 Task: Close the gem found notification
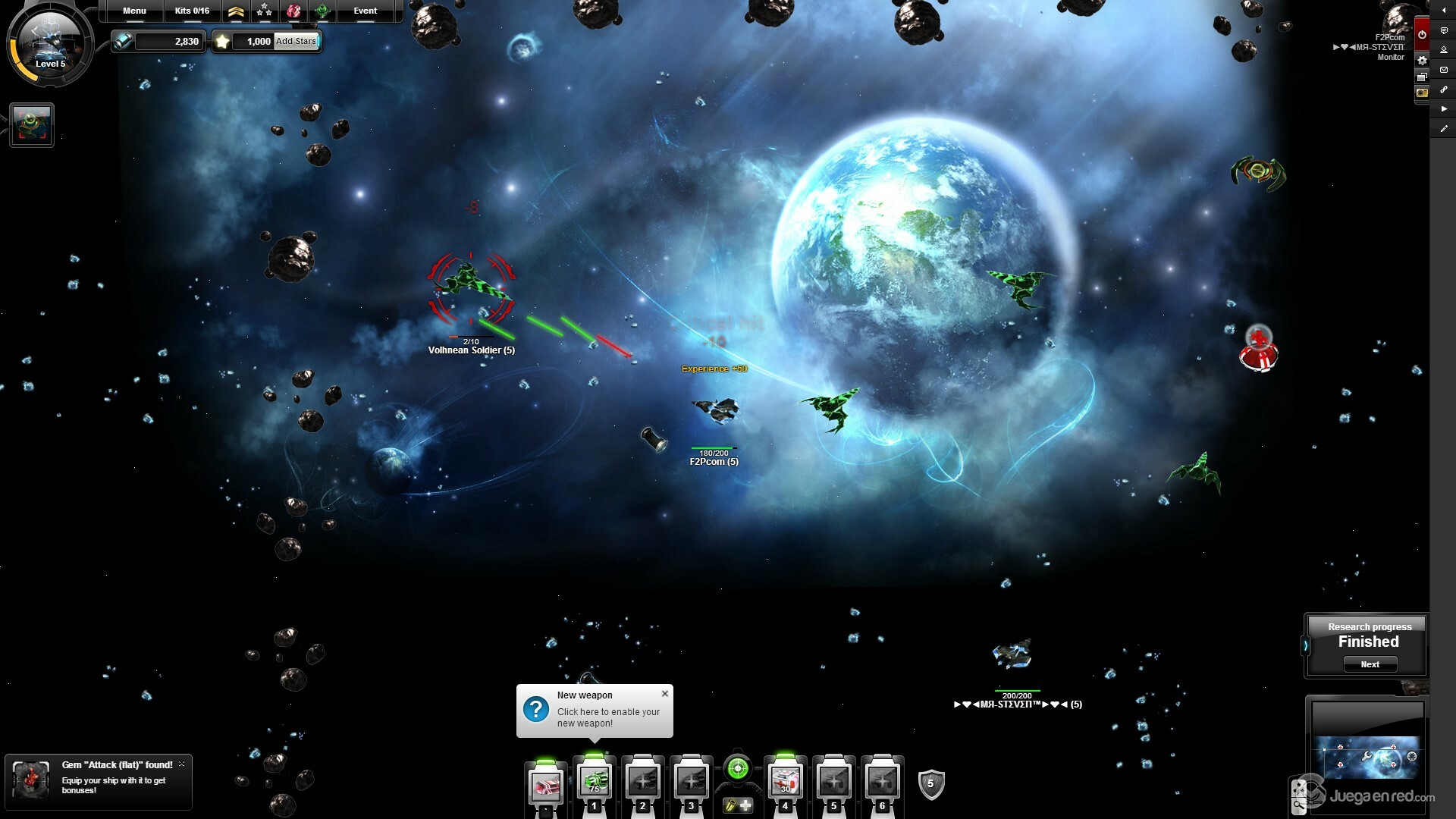tap(181, 764)
